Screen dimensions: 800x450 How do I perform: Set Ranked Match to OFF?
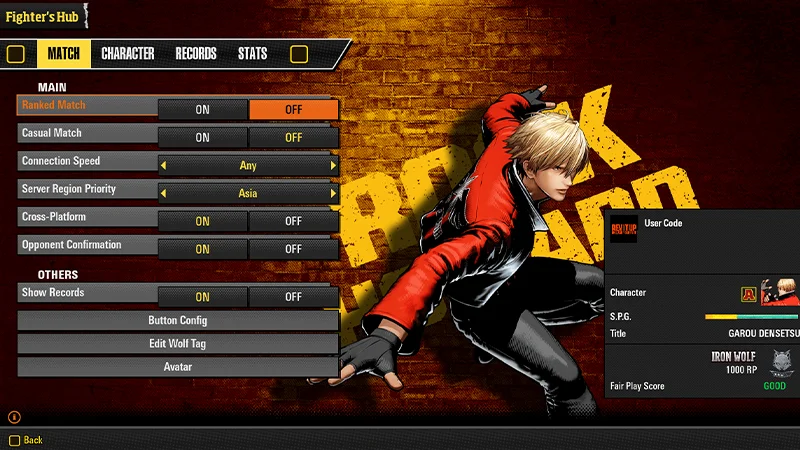coord(293,110)
